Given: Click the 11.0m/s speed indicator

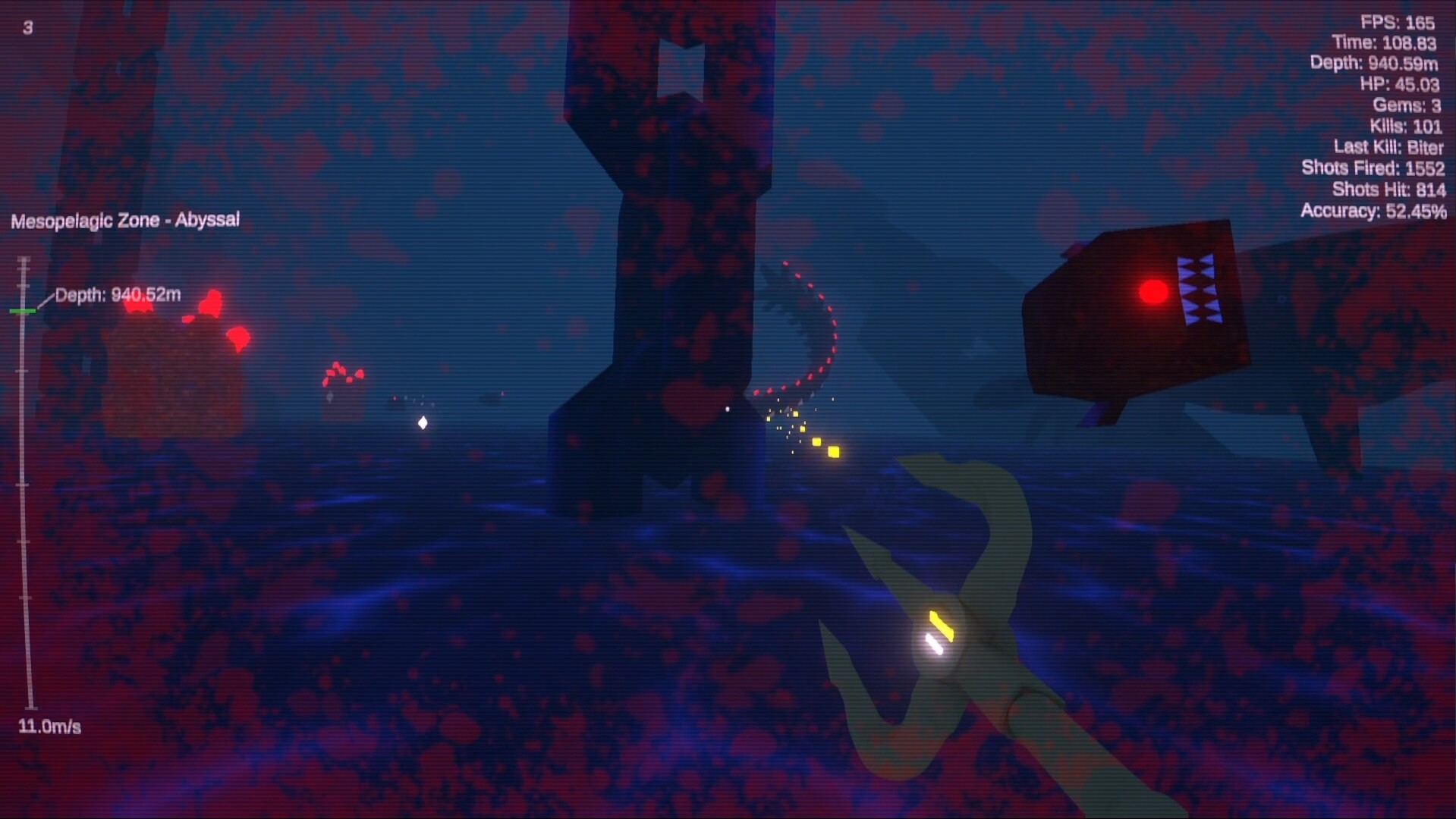Looking at the screenshot, I should pyautogui.click(x=49, y=725).
